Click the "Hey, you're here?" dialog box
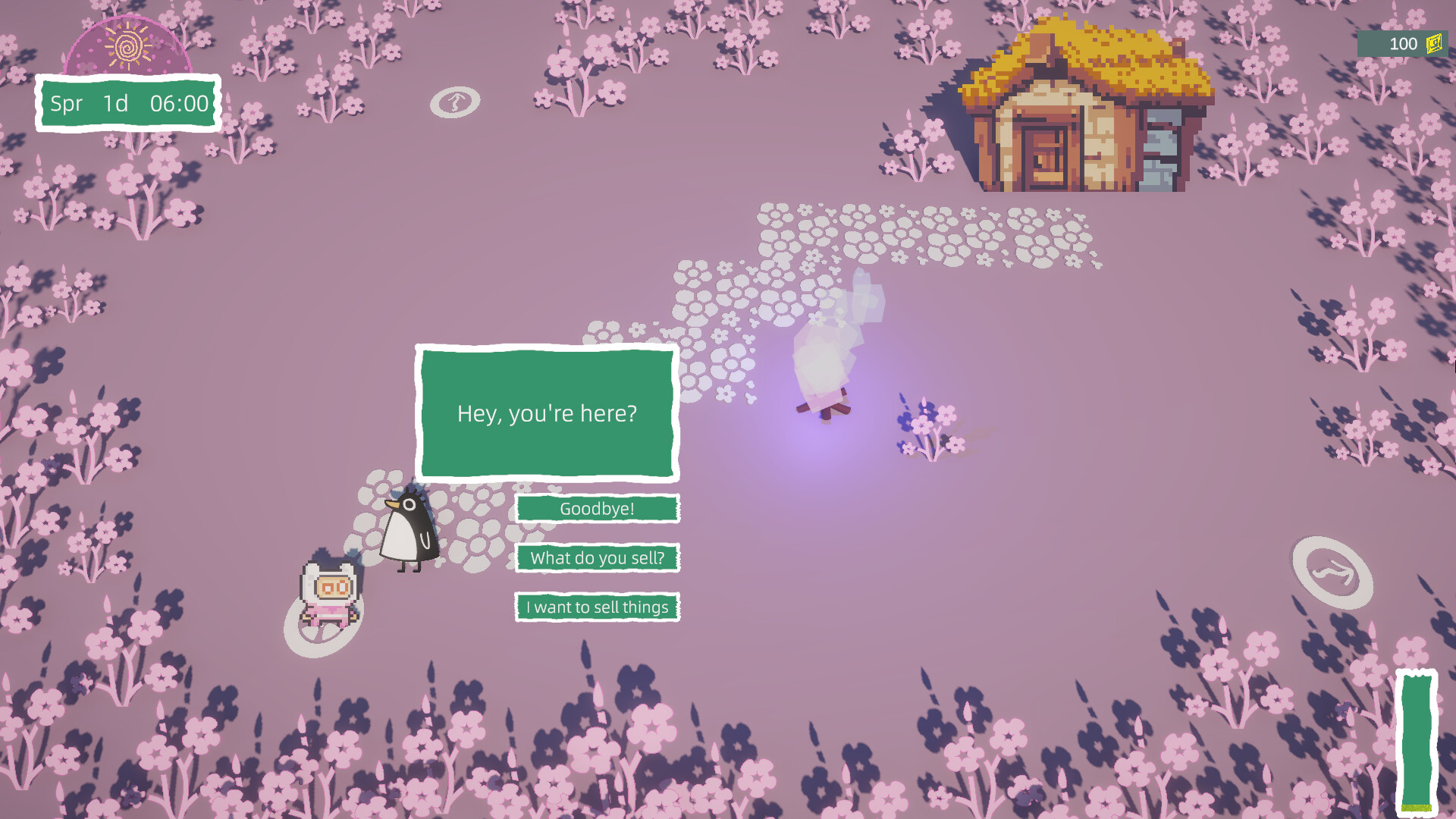 [548, 414]
